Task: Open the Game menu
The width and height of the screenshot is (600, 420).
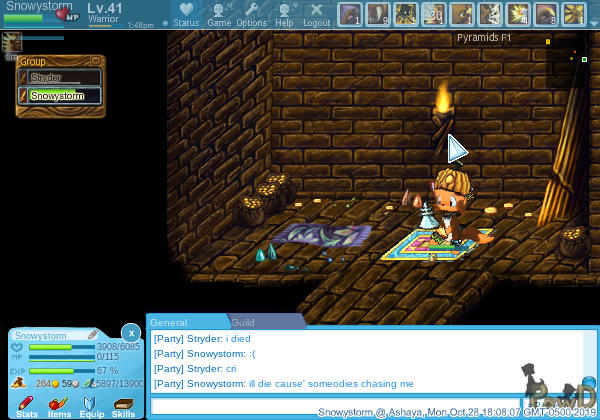Action: (219, 13)
